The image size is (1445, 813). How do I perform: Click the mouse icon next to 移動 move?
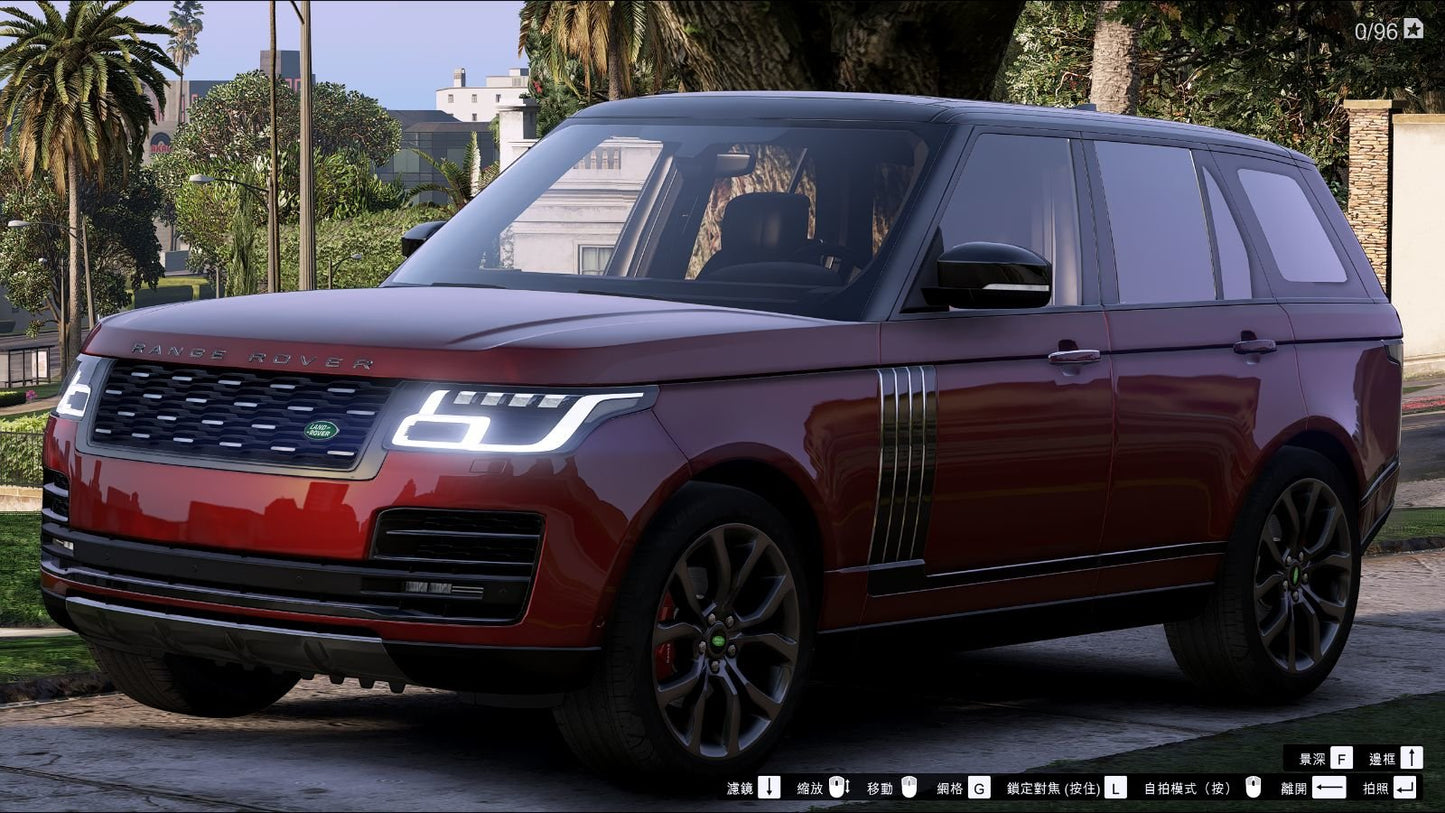tap(910, 788)
